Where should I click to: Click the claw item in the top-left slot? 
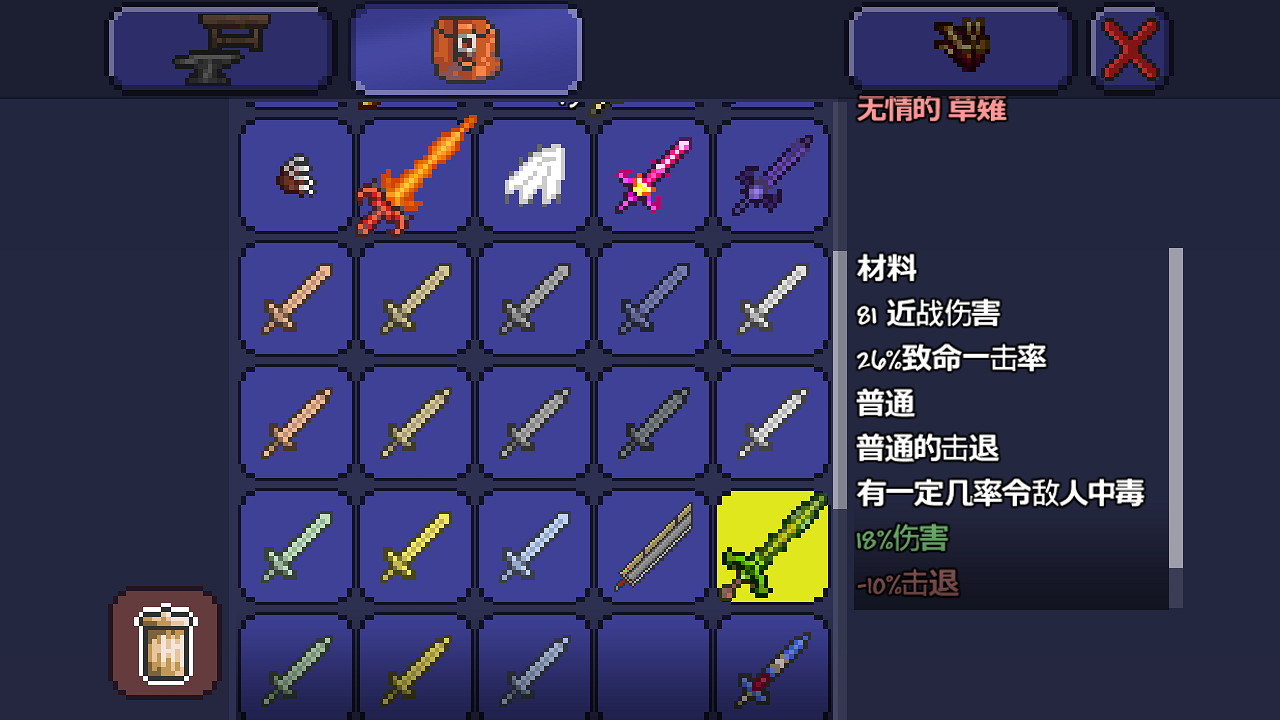pos(294,175)
